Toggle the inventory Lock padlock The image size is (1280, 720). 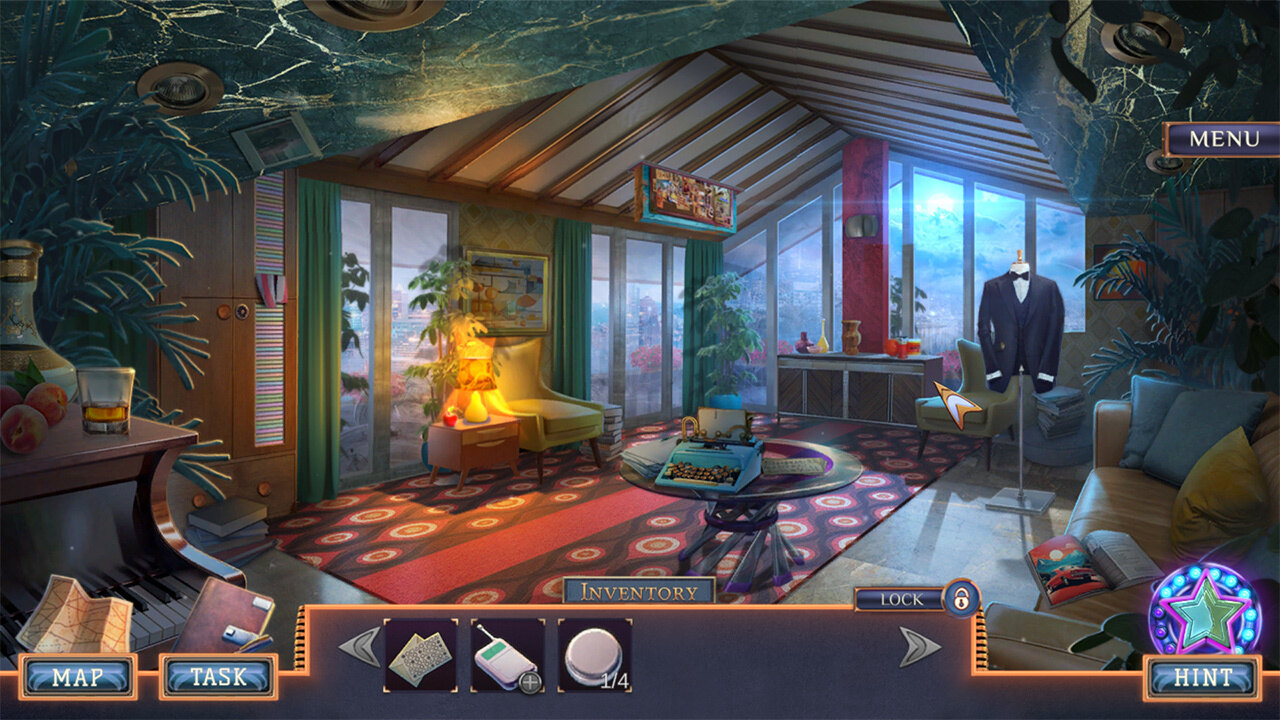pos(961,599)
